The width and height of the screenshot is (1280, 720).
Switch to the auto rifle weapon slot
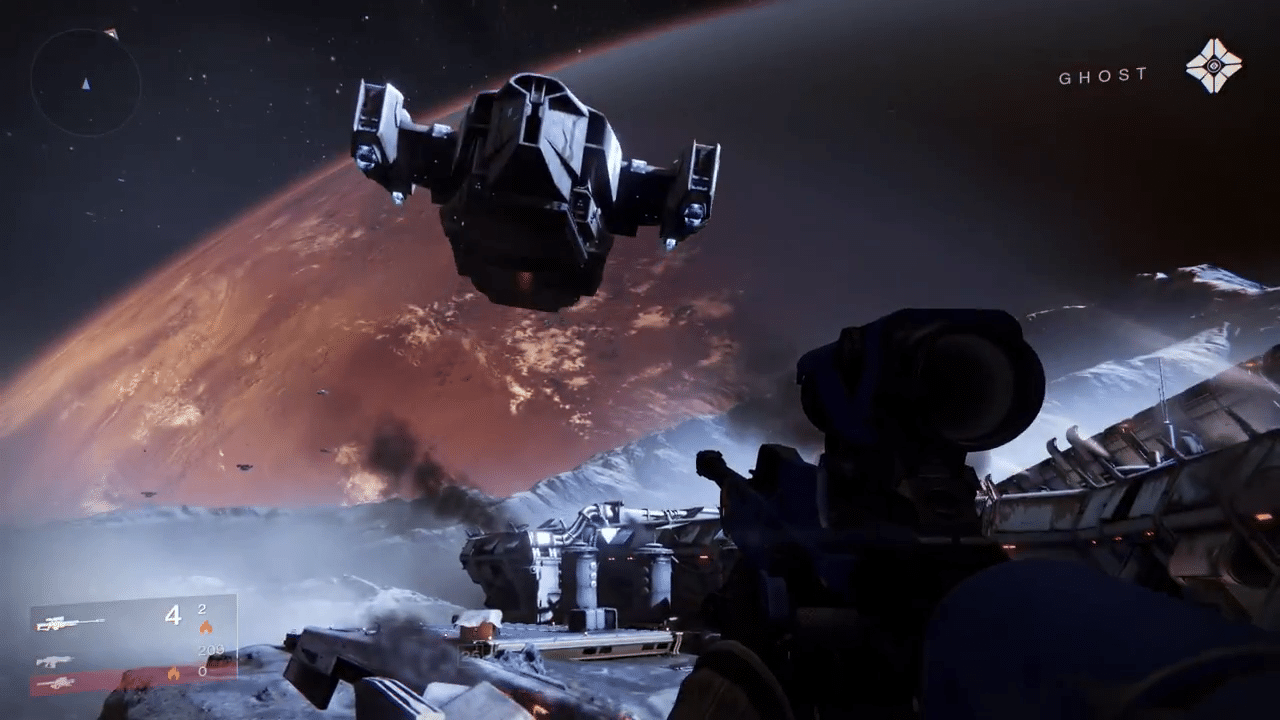click(x=54, y=661)
